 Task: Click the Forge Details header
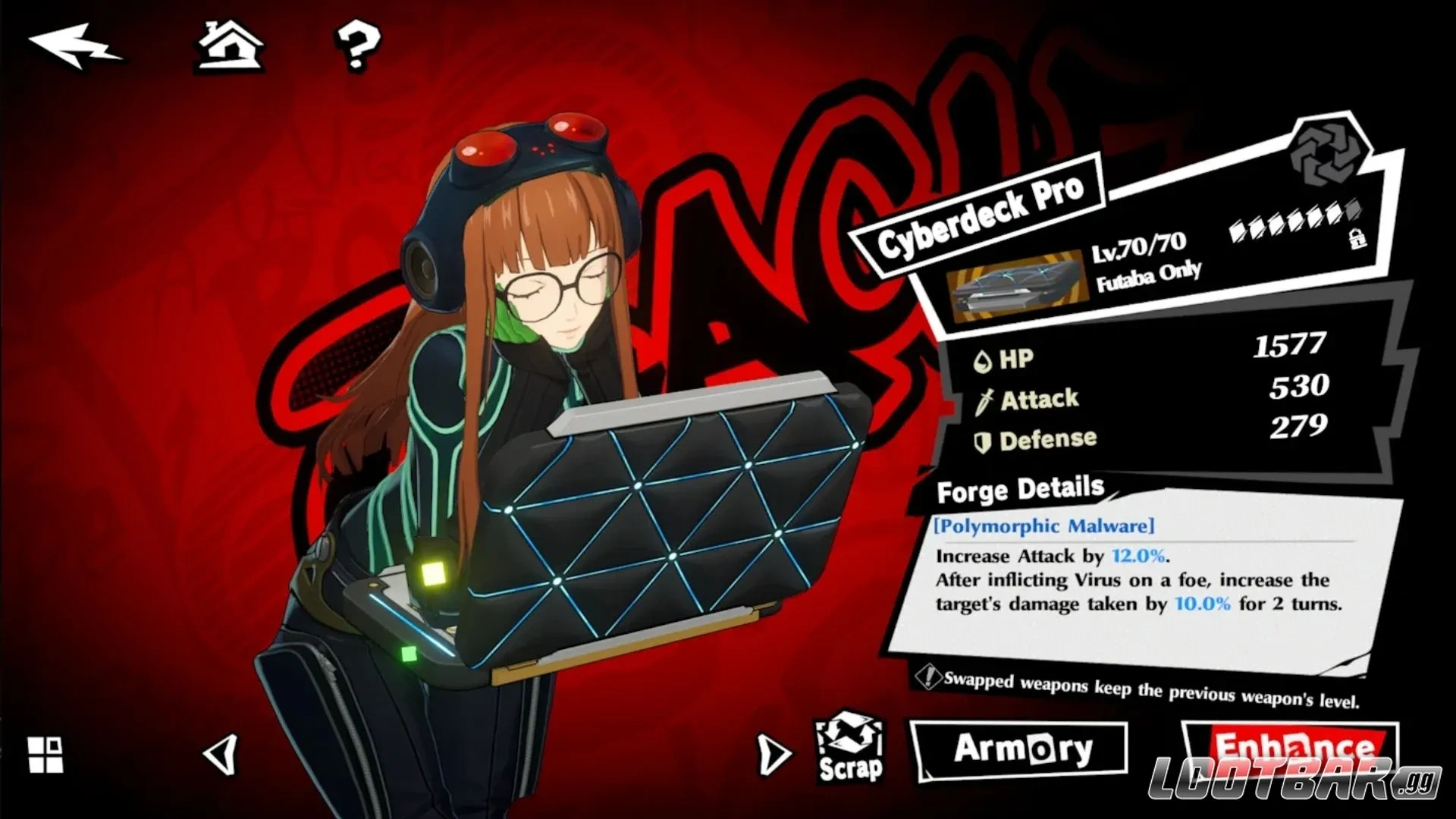[x=1019, y=489]
